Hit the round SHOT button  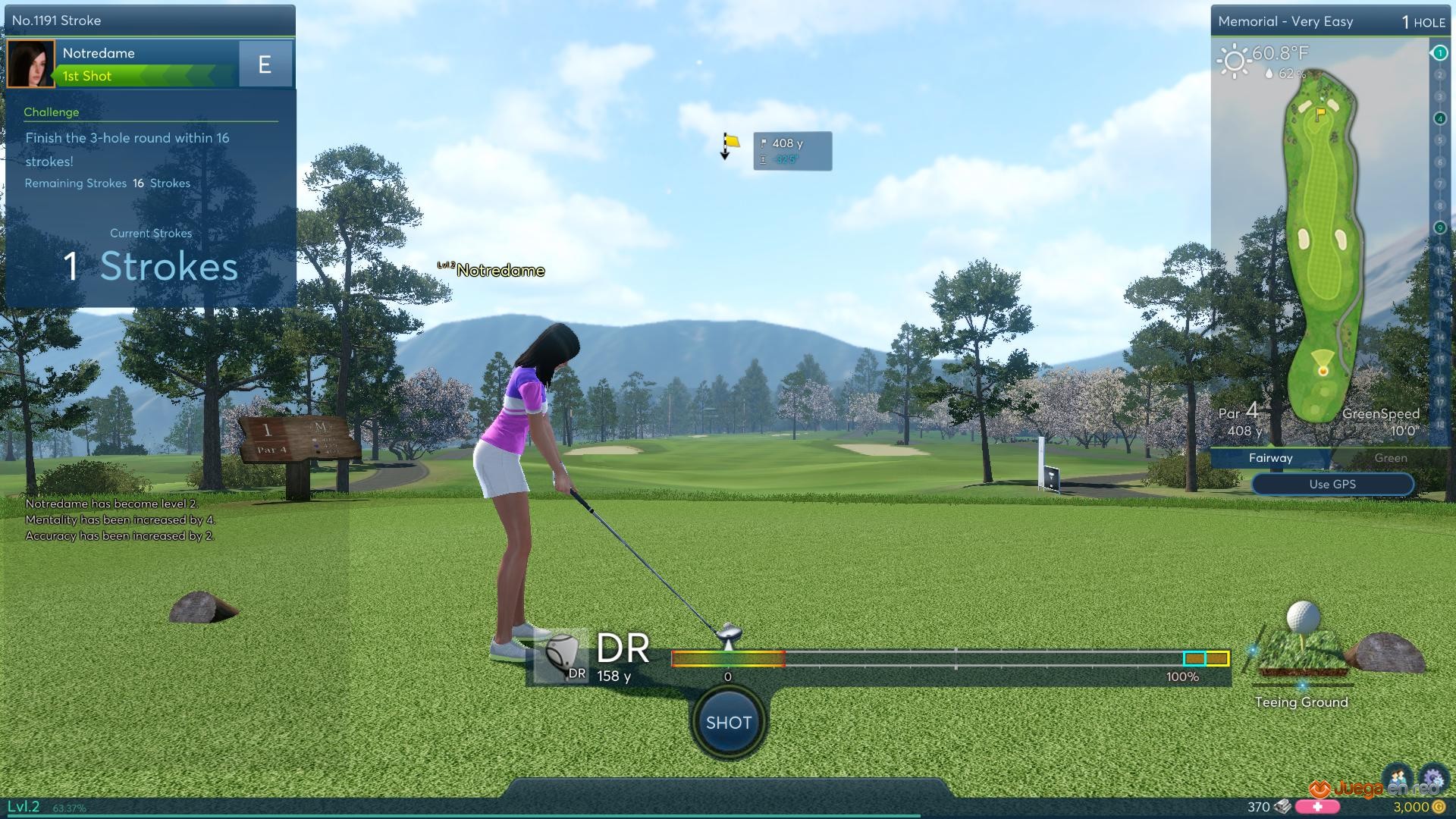(x=728, y=723)
